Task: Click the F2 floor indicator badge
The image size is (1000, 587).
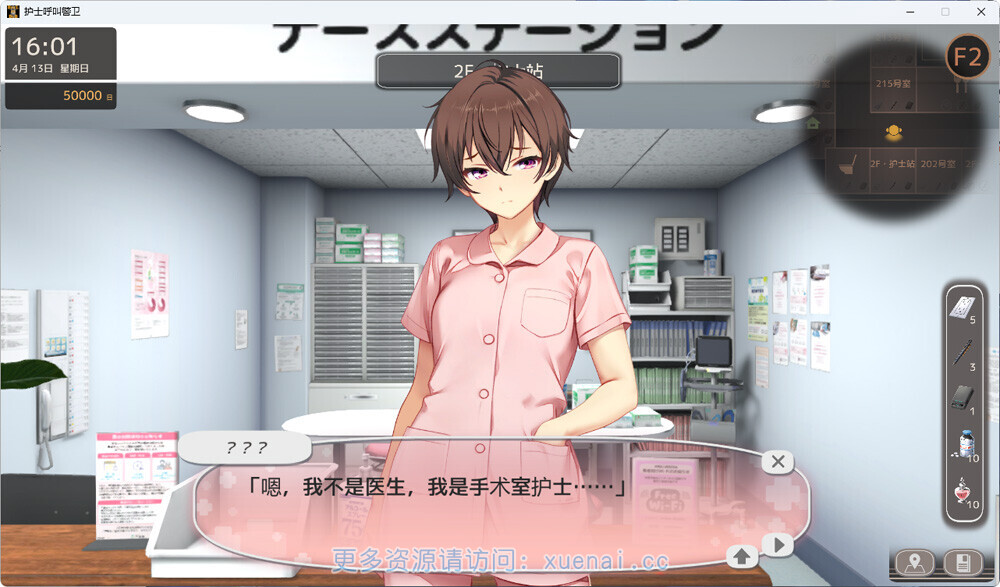Action: point(967,57)
